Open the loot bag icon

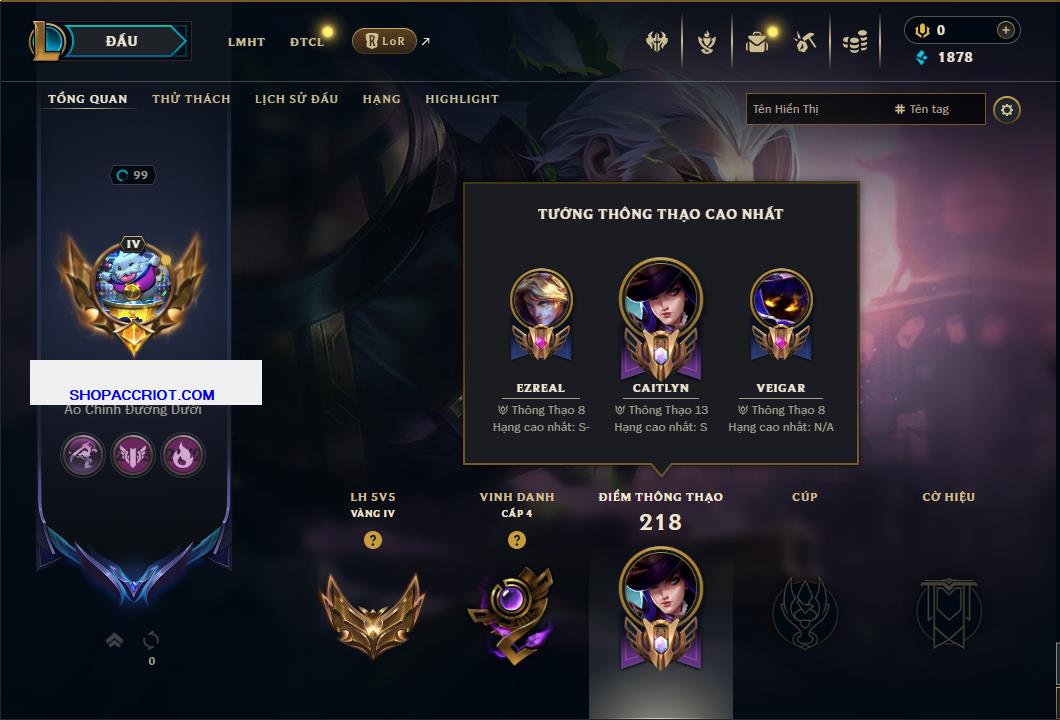(x=757, y=42)
